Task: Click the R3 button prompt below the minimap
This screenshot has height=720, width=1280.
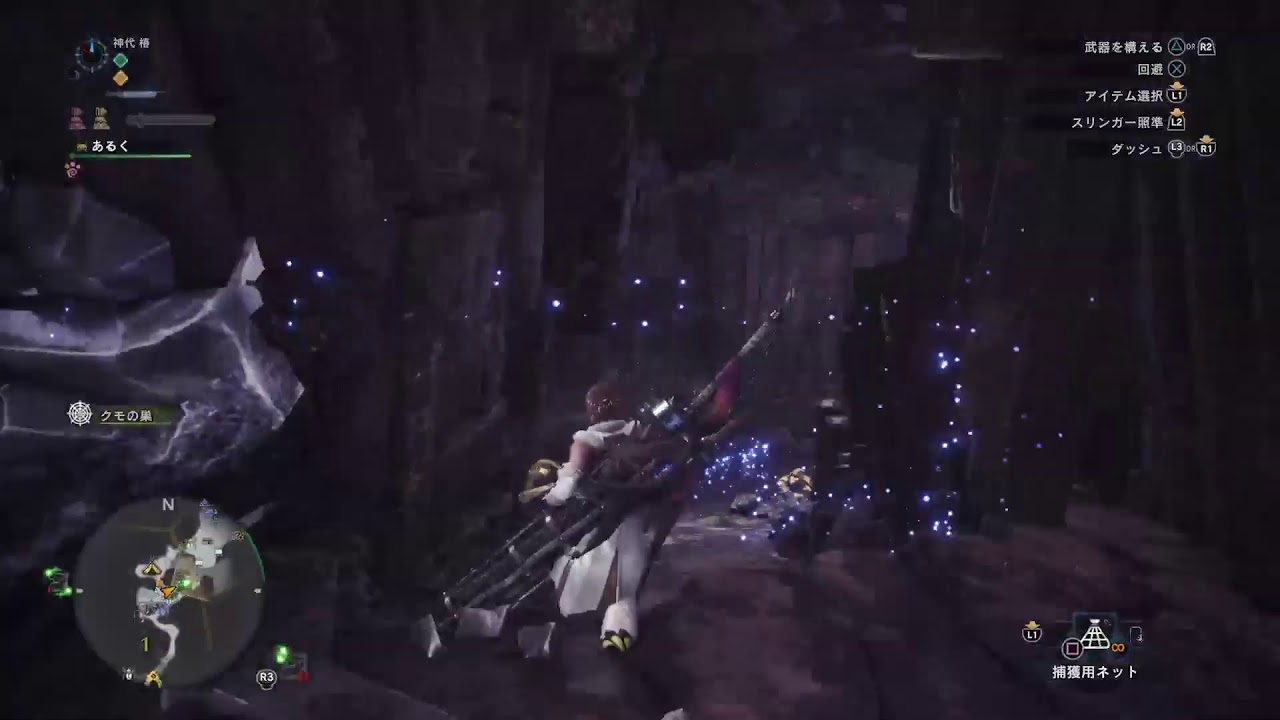Action: tap(265, 677)
